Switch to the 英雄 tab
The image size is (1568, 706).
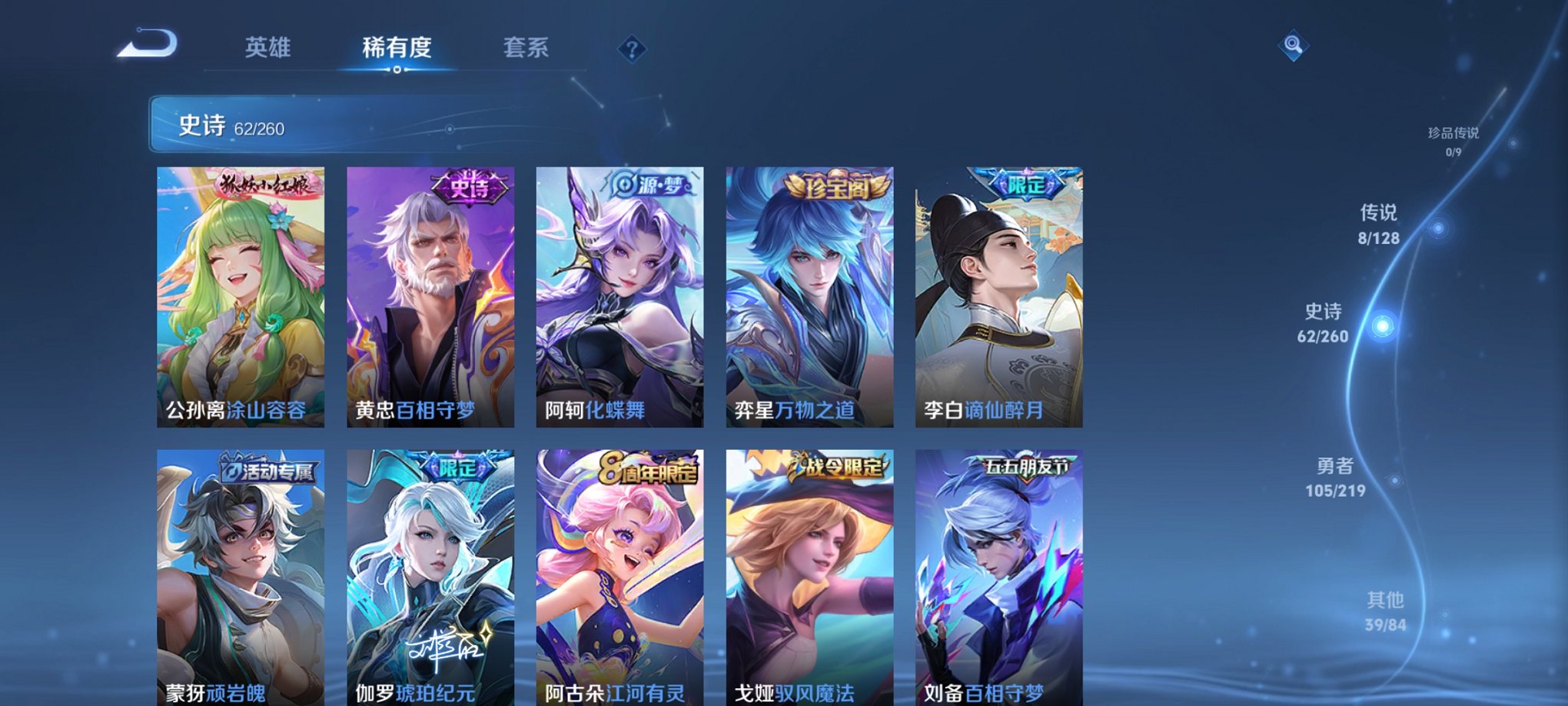coord(267,47)
